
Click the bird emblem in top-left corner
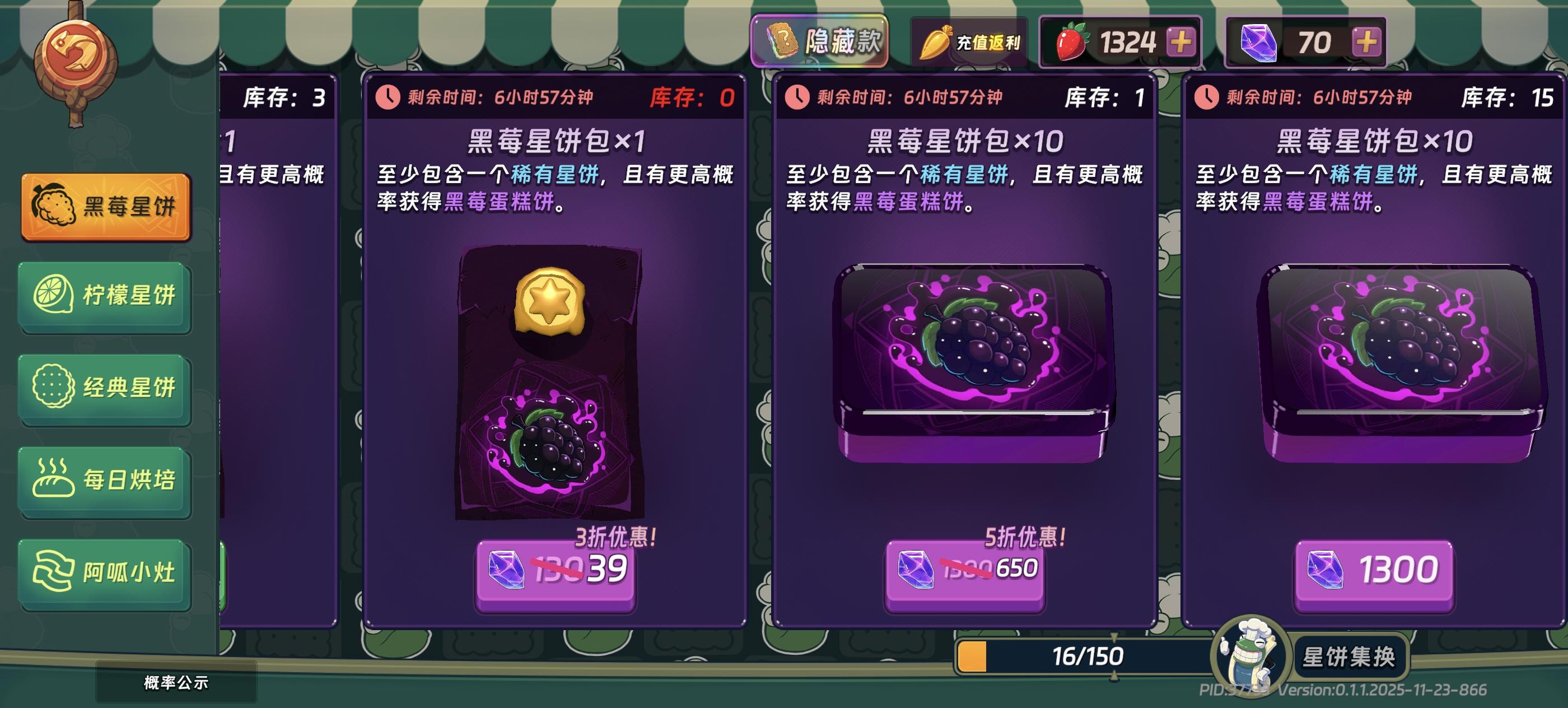click(x=76, y=52)
